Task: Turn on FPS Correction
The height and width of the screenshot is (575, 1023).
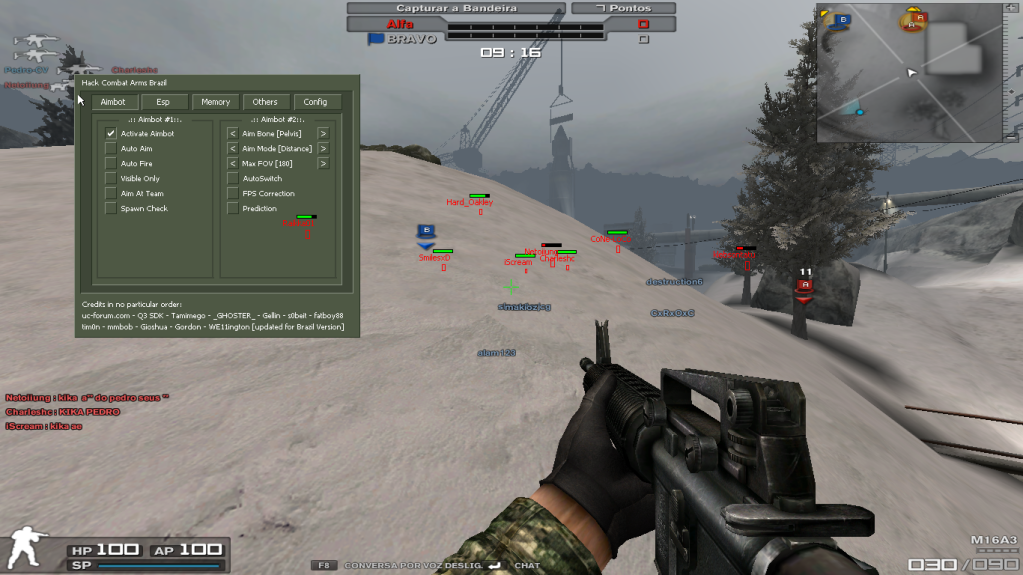Action: 233,193
